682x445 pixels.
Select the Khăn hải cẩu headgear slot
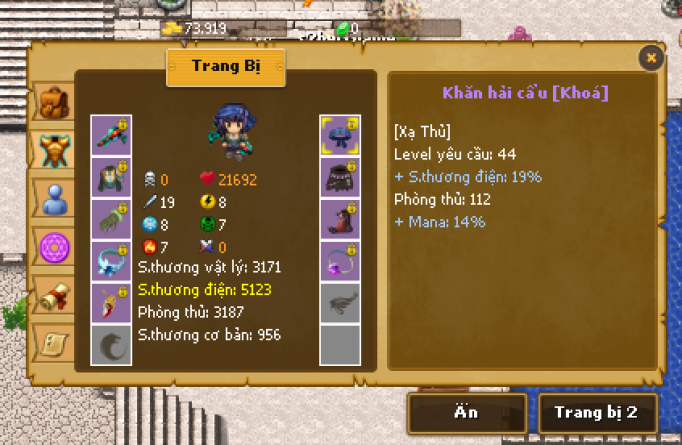click(340, 135)
